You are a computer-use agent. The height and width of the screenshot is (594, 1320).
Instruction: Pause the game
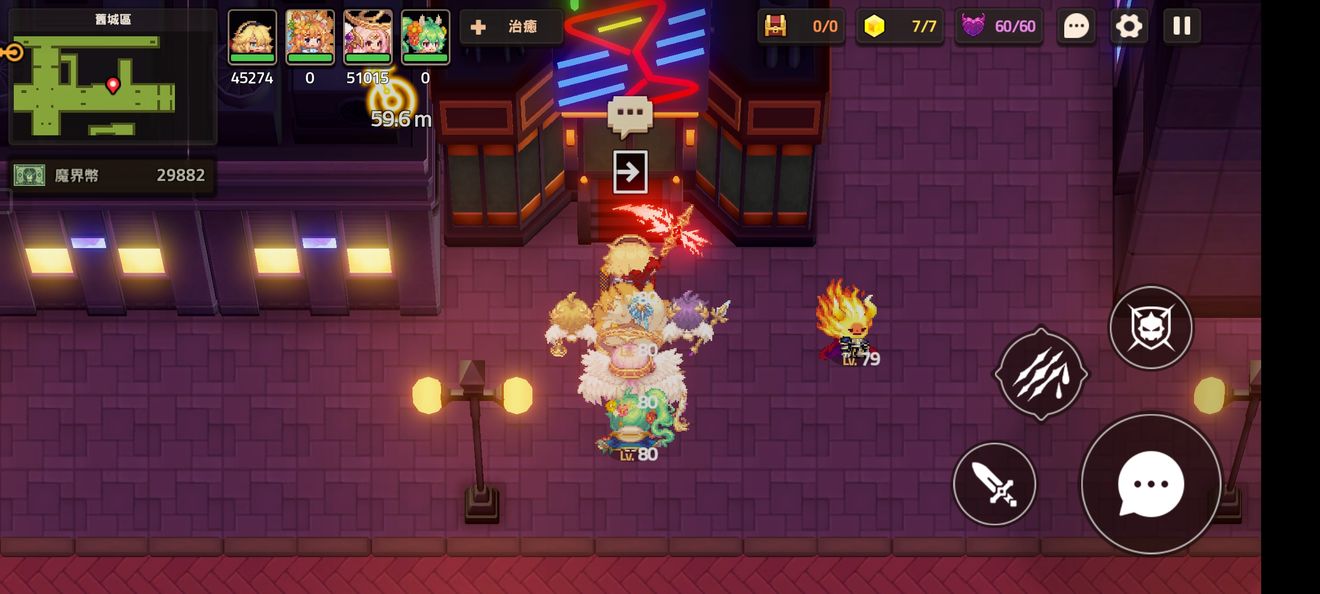coord(1182,26)
